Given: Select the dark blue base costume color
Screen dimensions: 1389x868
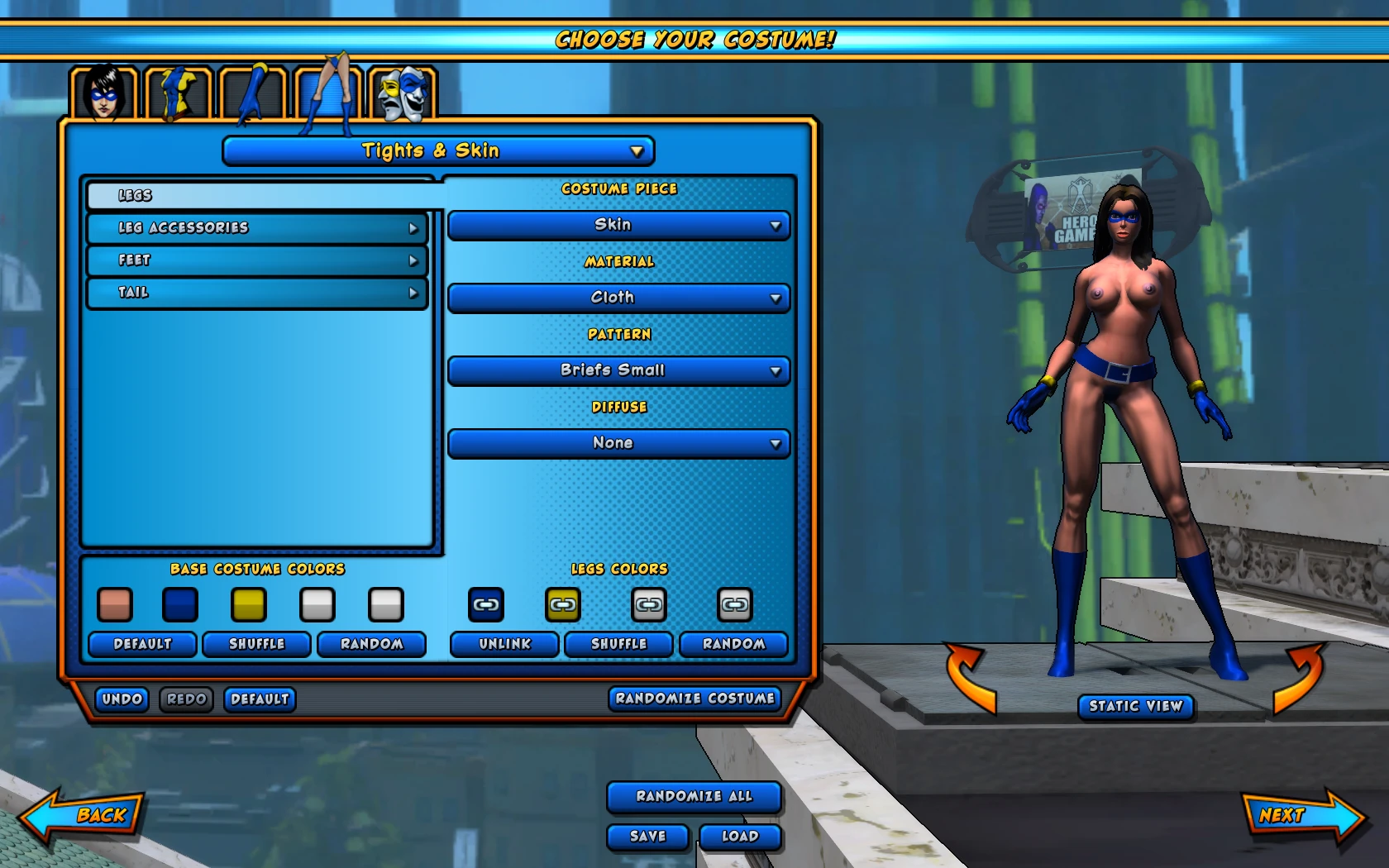Looking at the screenshot, I should 179,605.
